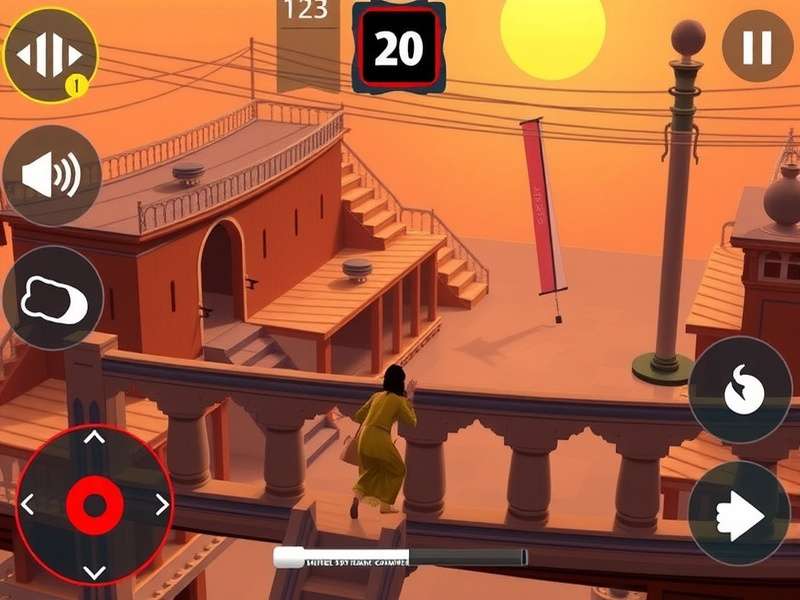Activate the cloud-shaped ability button
This screenshot has height=600, width=800.
click(52, 298)
